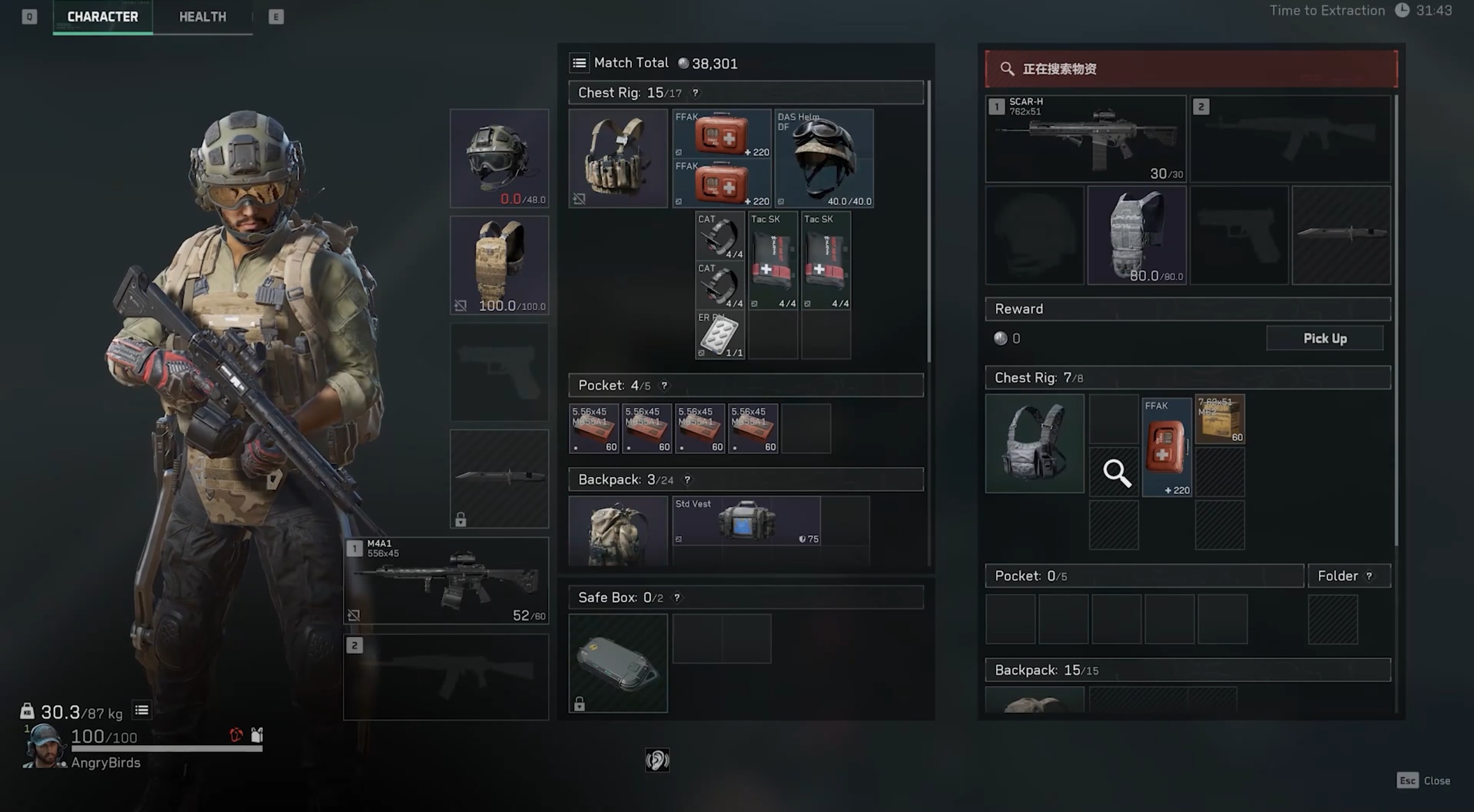Open the weight details list icon
Screen dimensions: 1474x812
142,710
